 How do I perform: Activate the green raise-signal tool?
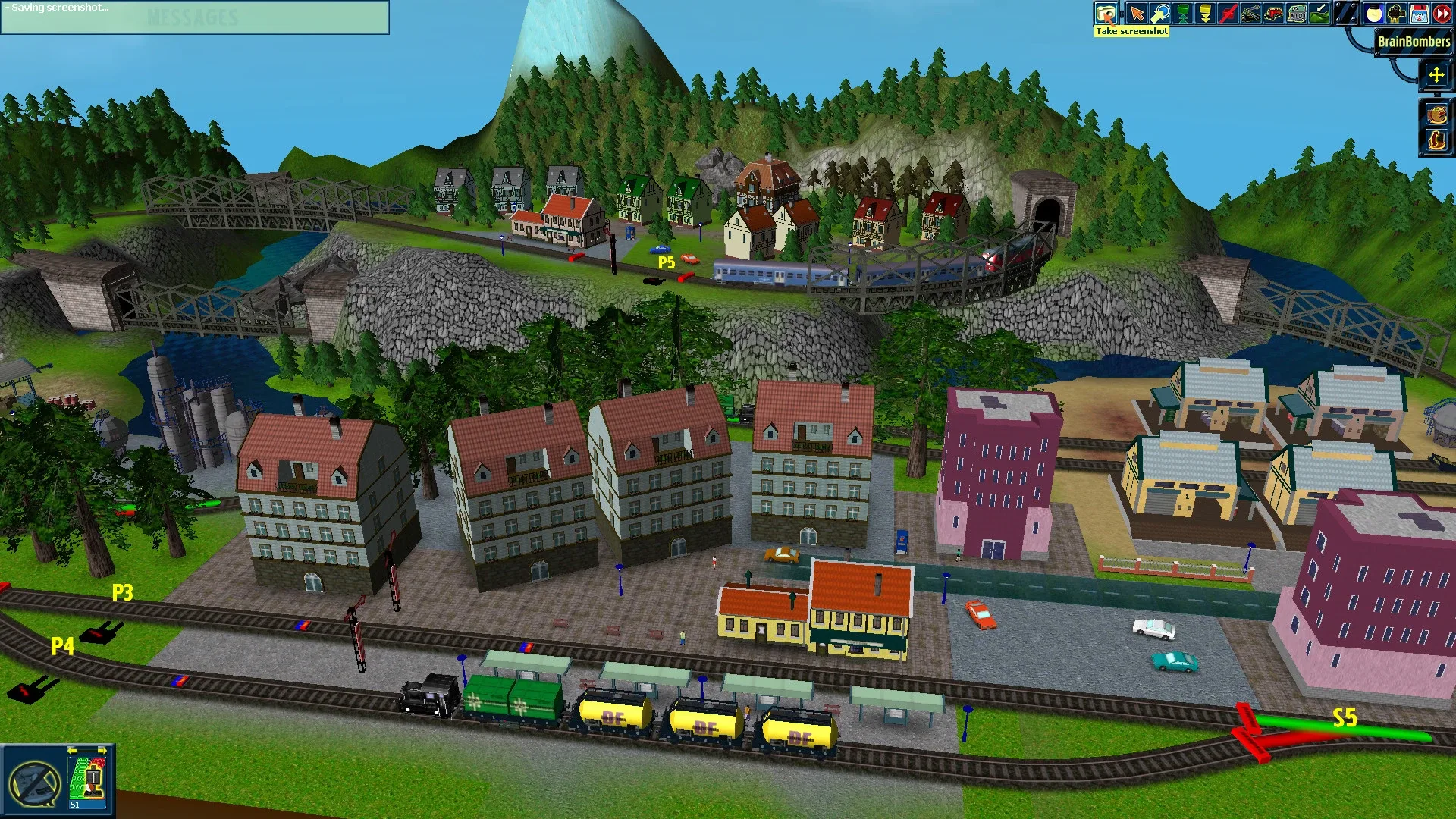[1183, 13]
